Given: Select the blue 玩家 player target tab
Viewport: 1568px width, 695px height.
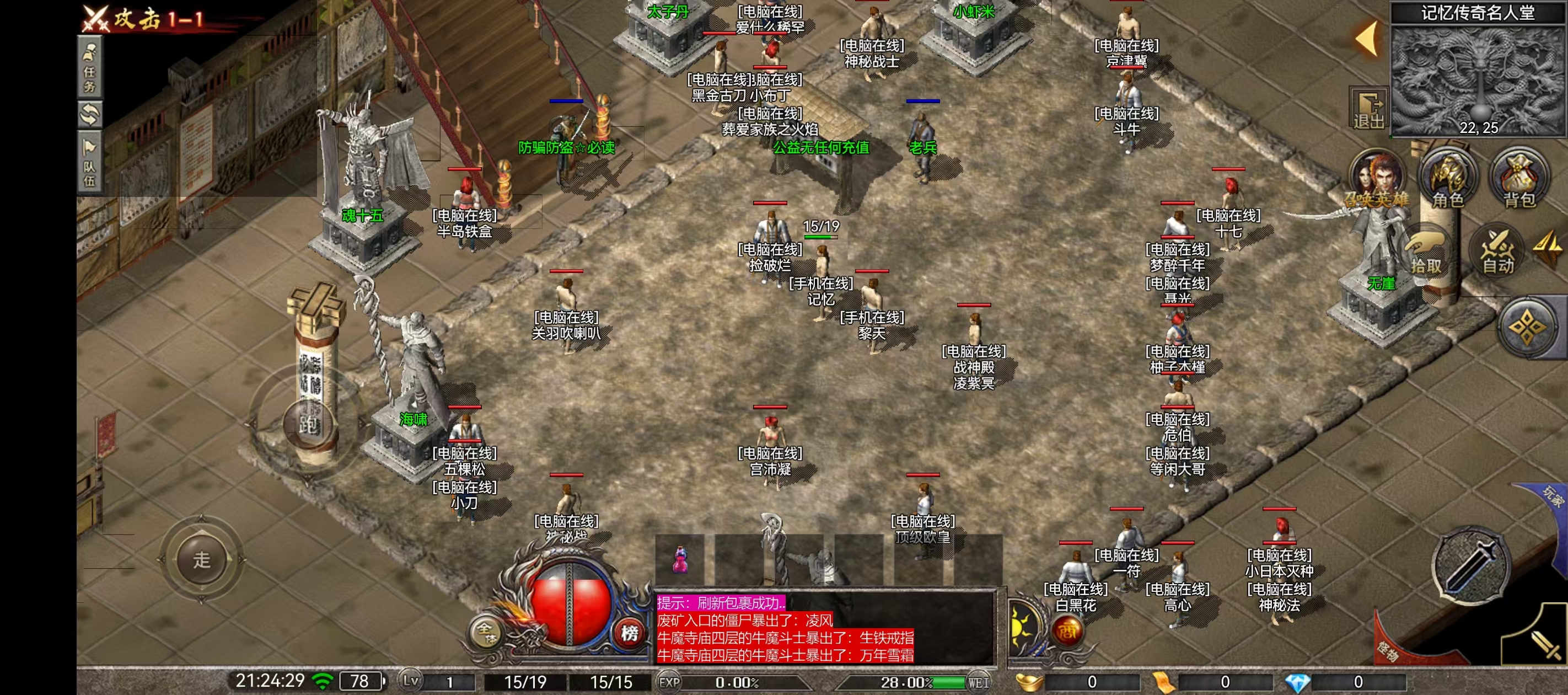Looking at the screenshot, I should [1550, 499].
